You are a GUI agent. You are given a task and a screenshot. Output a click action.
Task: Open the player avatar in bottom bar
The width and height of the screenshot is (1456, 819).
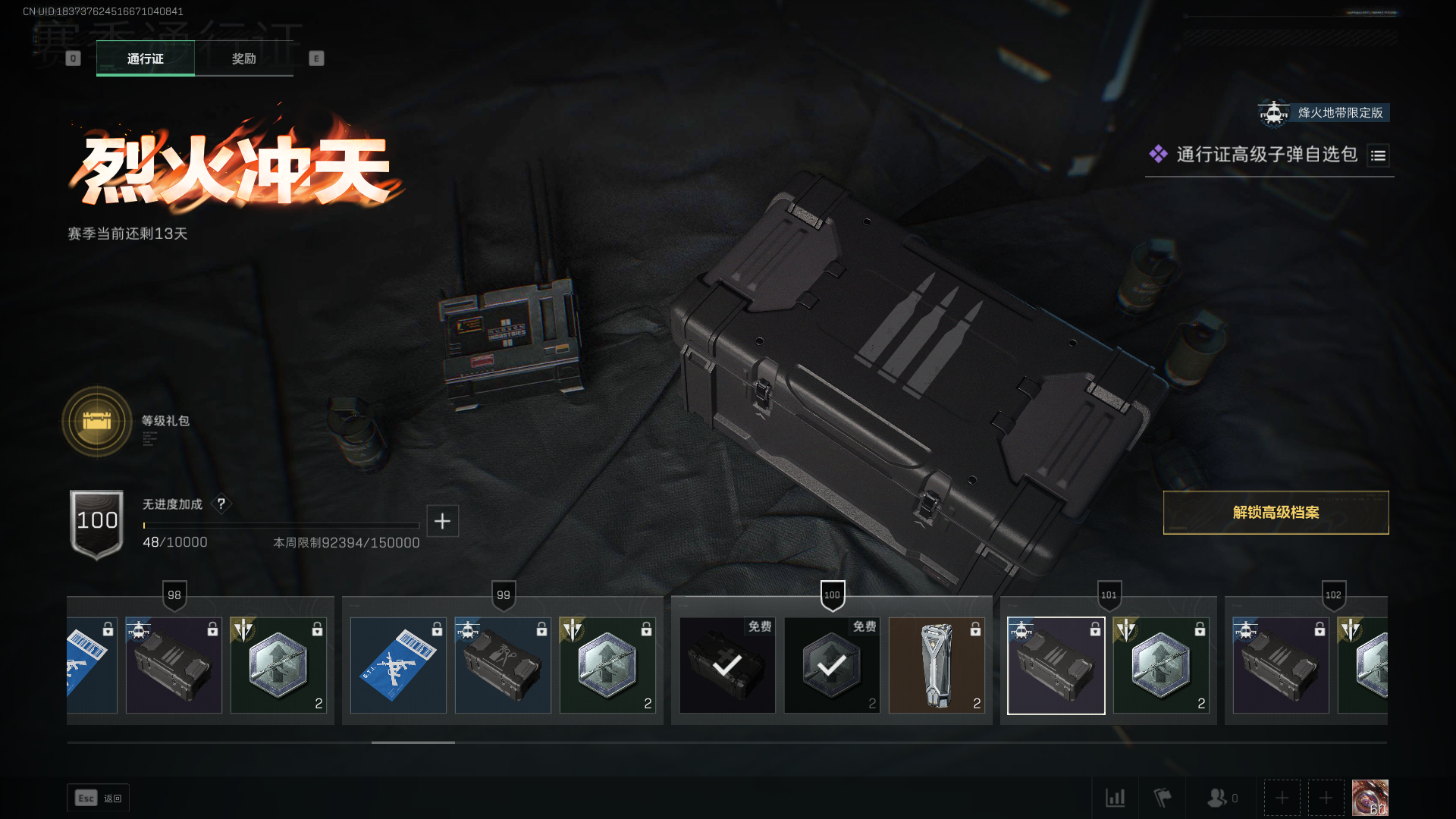coord(1370,798)
